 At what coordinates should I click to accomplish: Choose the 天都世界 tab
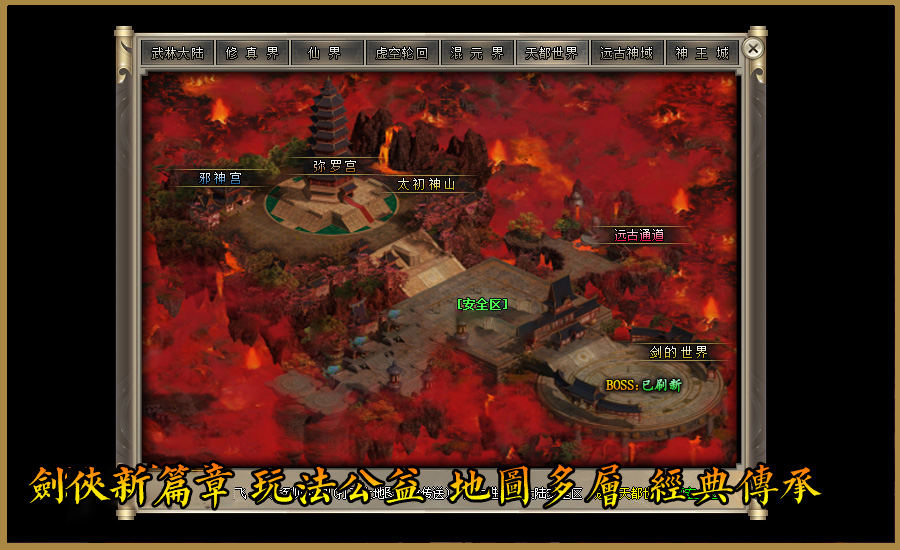552,53
